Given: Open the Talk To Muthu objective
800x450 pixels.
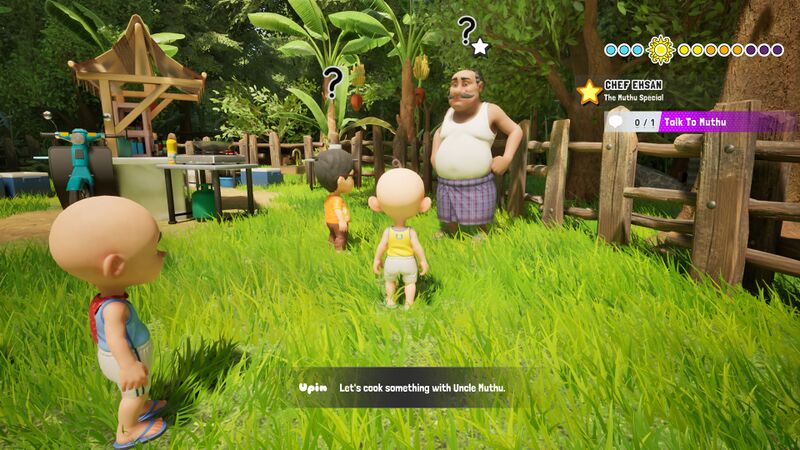Looking at the screenshot, I should coord(700,122).
